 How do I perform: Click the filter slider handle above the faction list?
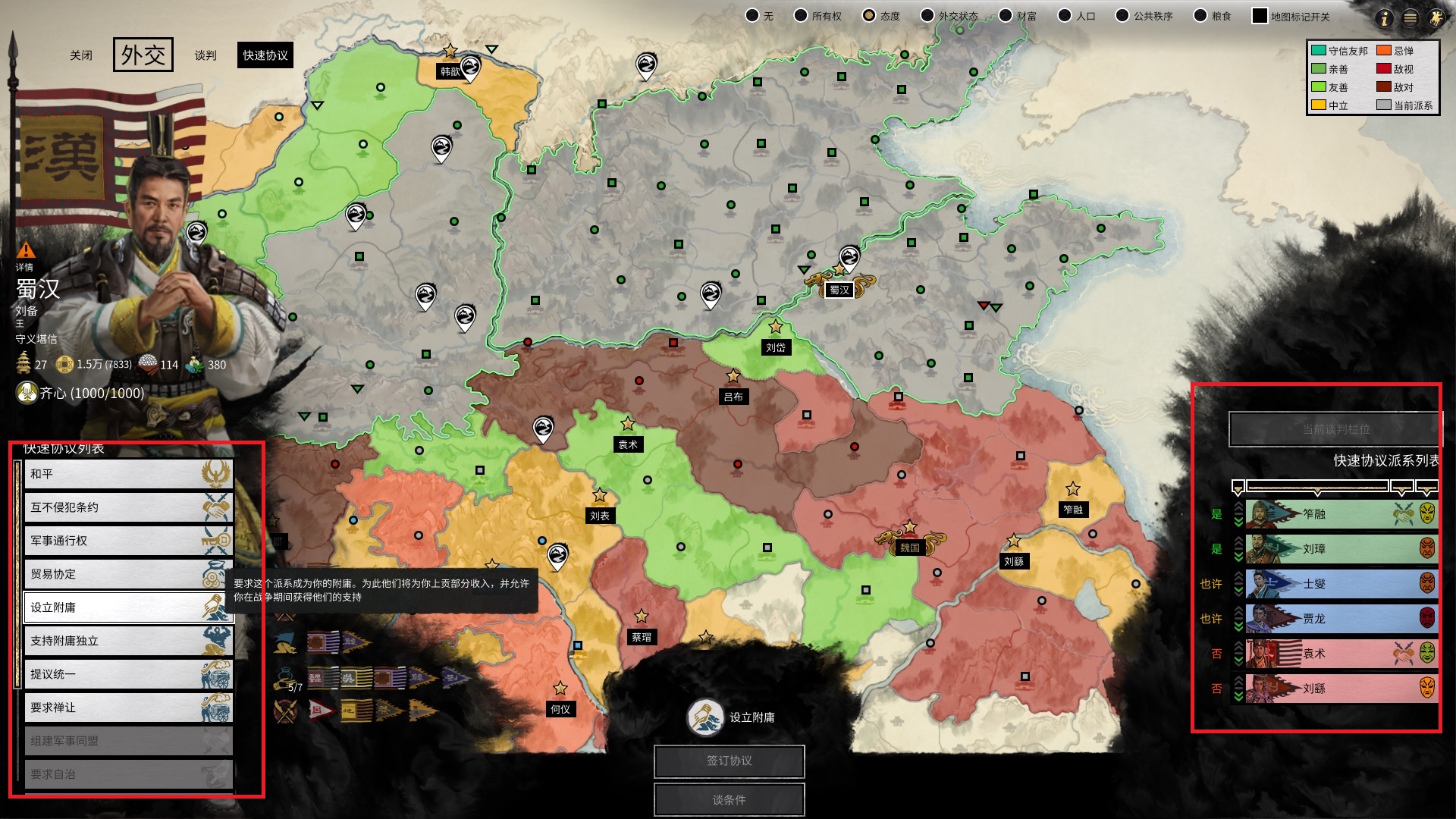(1318, 491)
